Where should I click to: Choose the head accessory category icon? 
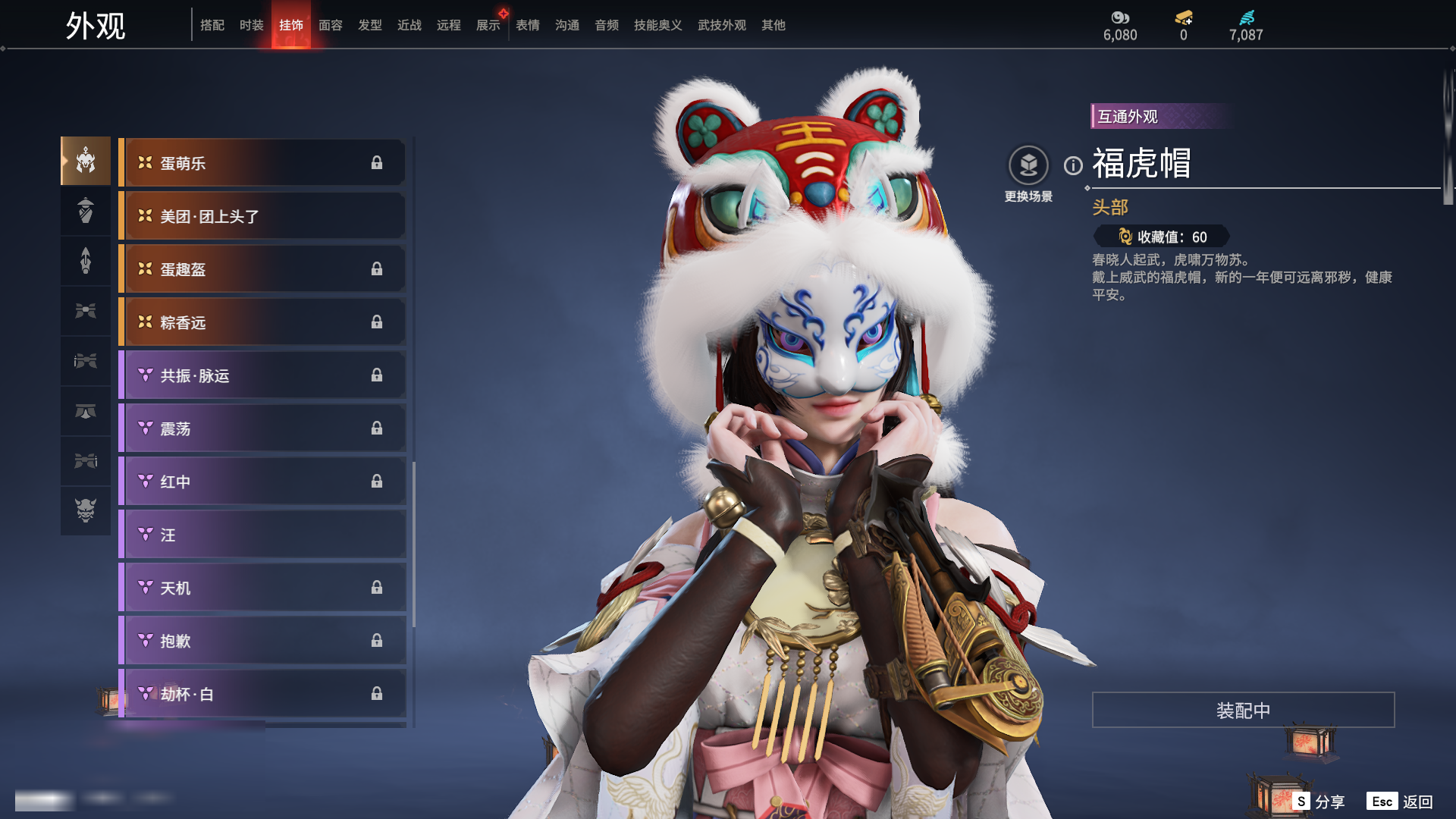(x=86, y=161)
